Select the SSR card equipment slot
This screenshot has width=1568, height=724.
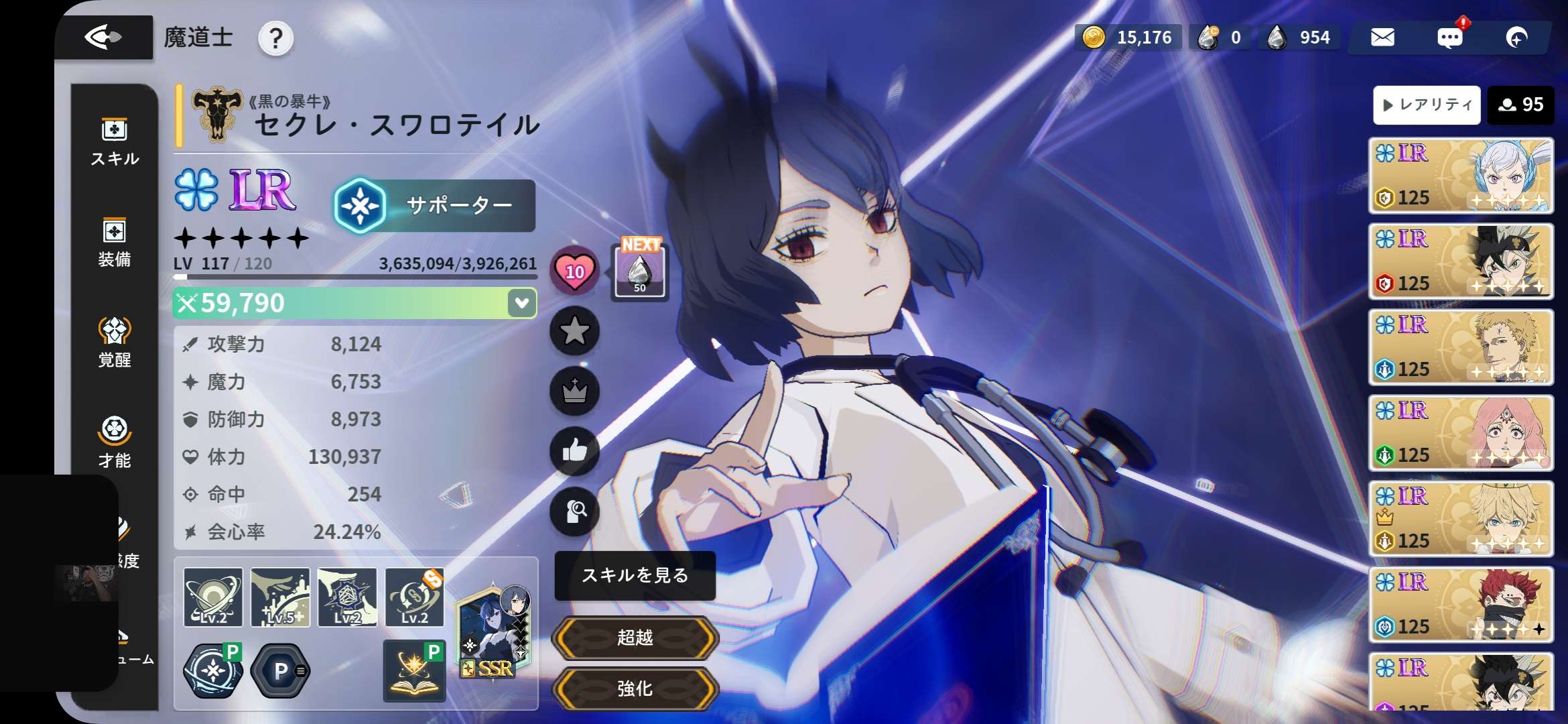pyautogui.click(x=495, y=631)
